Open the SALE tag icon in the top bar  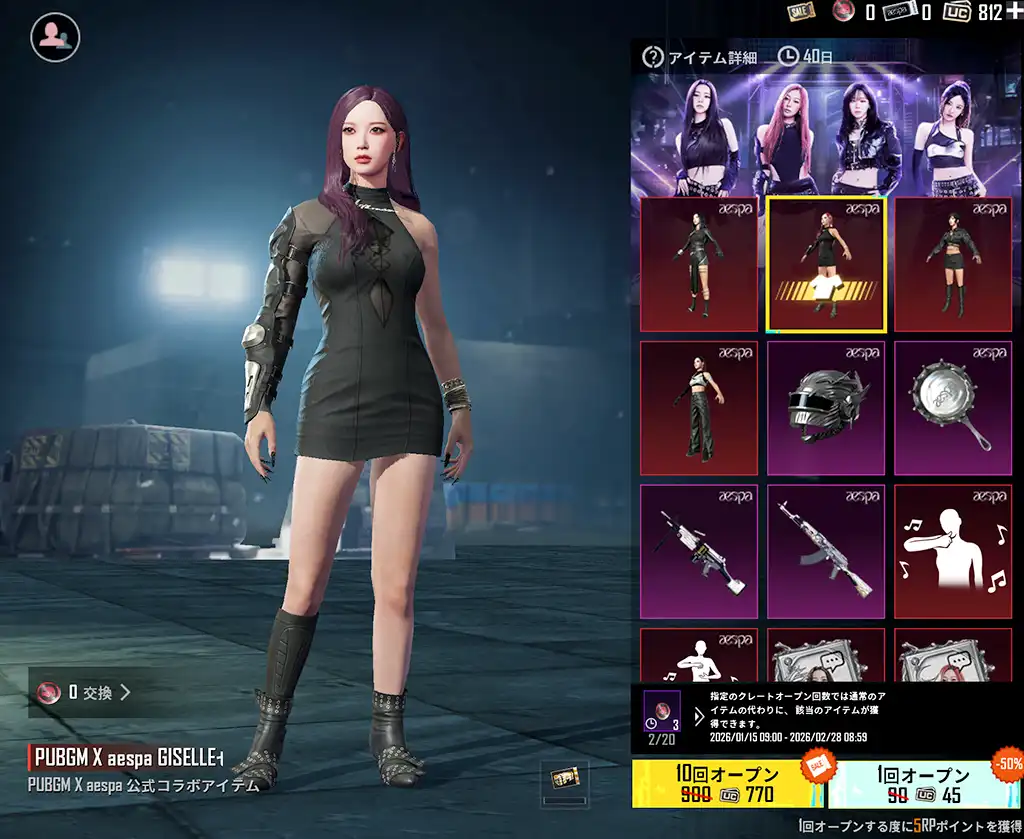pos(801,11)
